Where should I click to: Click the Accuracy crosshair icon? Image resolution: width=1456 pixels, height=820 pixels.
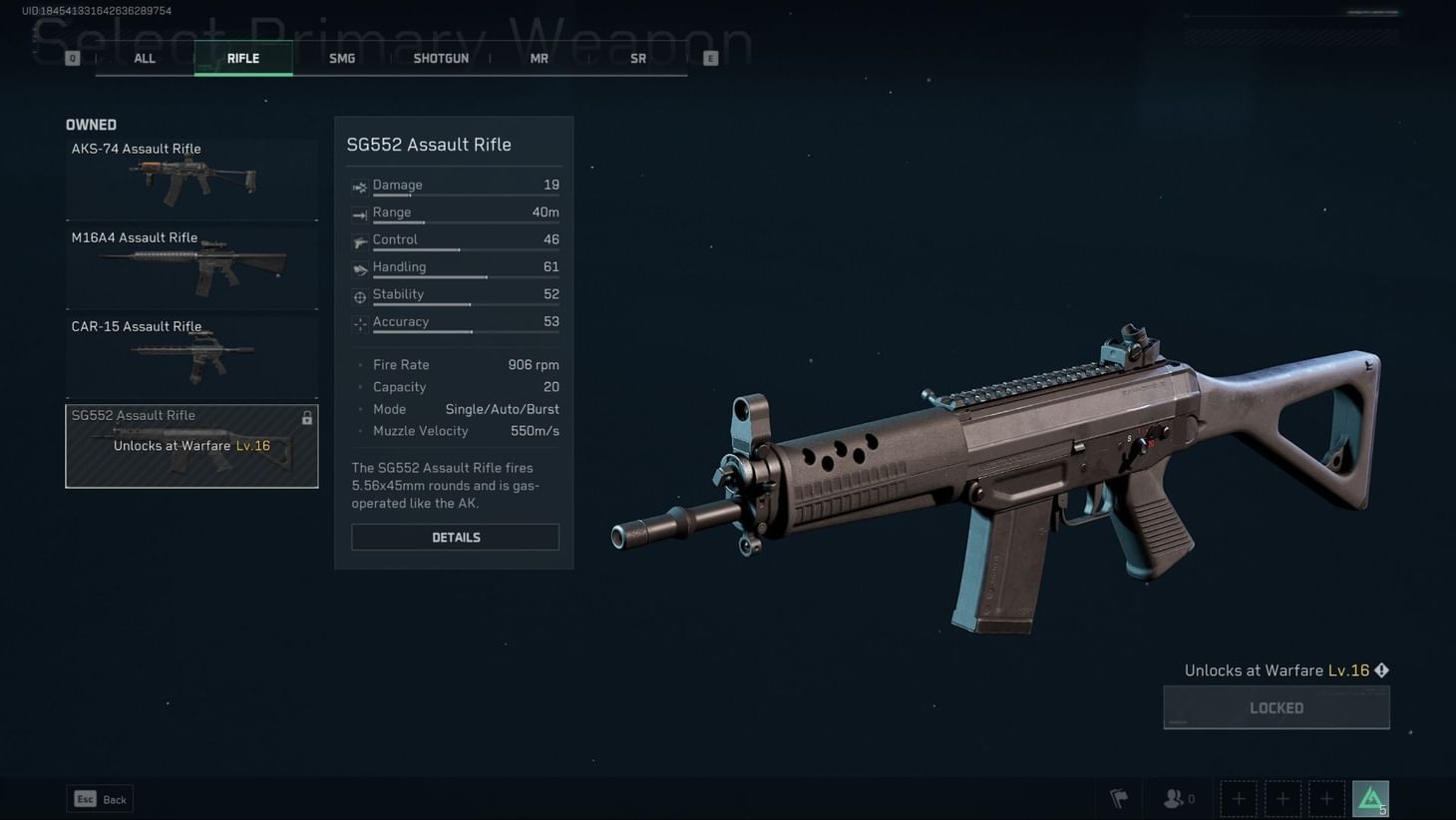pyautogui.click(x=359, y=323)
